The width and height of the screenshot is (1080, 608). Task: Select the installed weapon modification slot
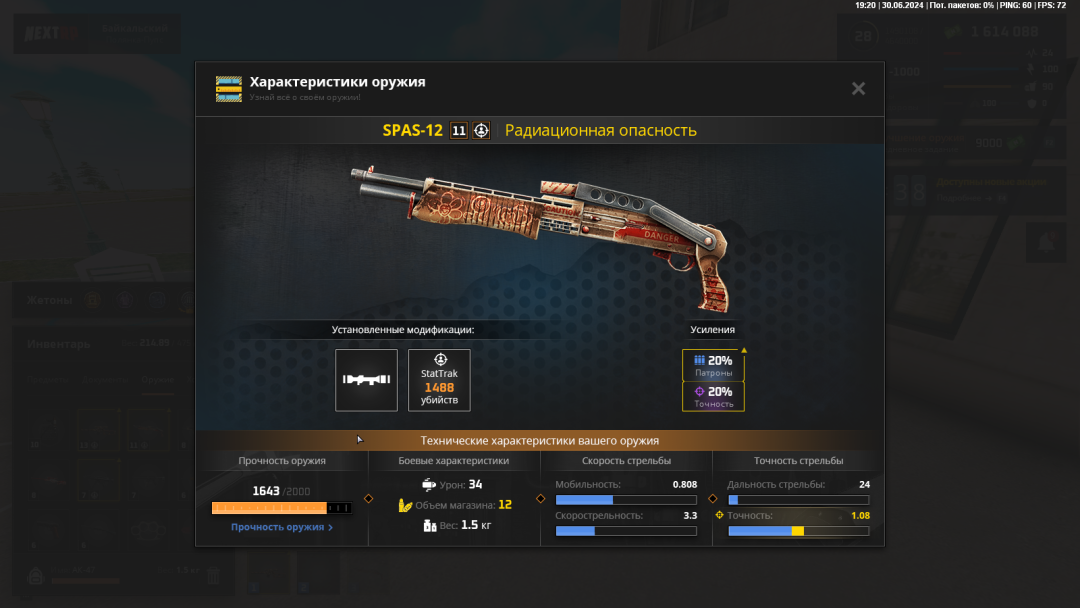(x=366, y=380)
